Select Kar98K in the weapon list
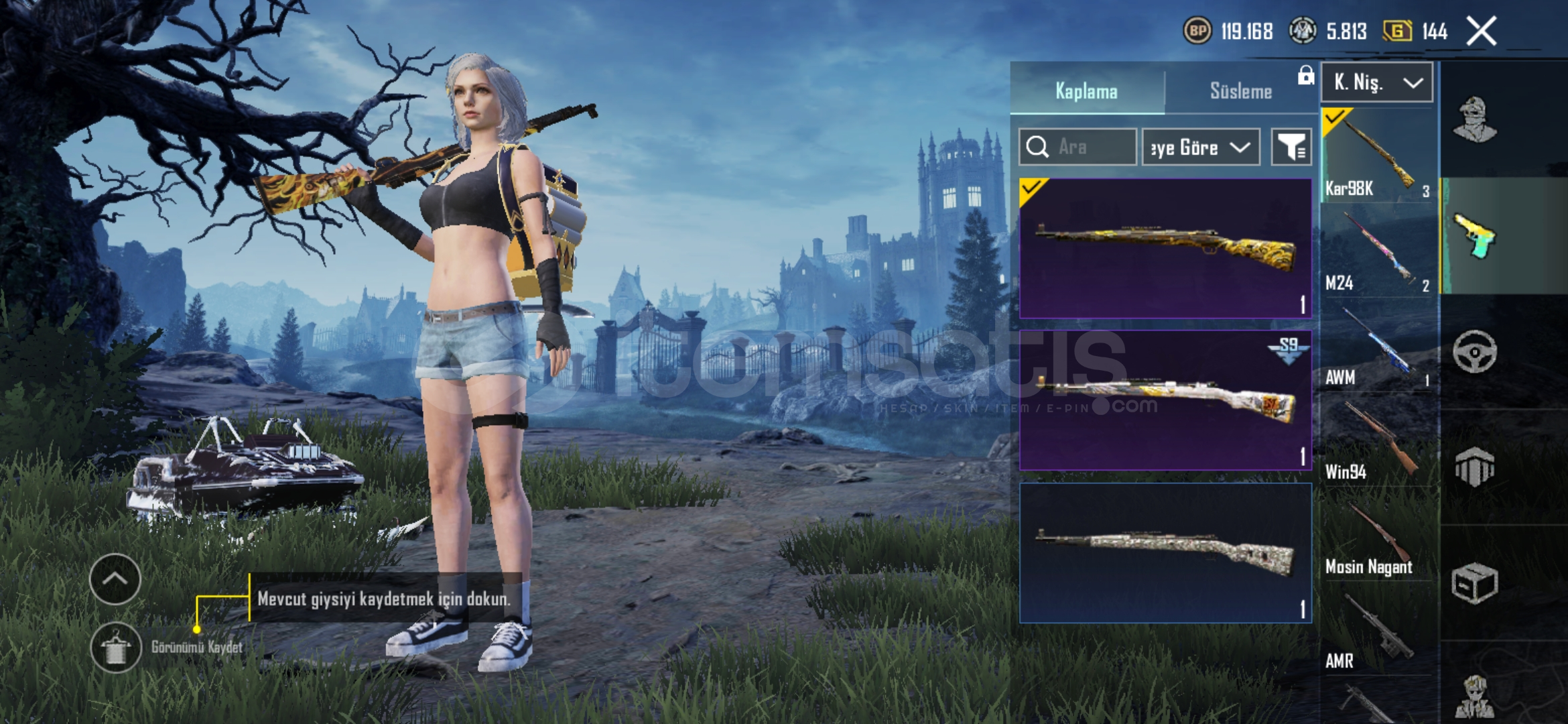1568x724 pixels. click(1378, 156)
